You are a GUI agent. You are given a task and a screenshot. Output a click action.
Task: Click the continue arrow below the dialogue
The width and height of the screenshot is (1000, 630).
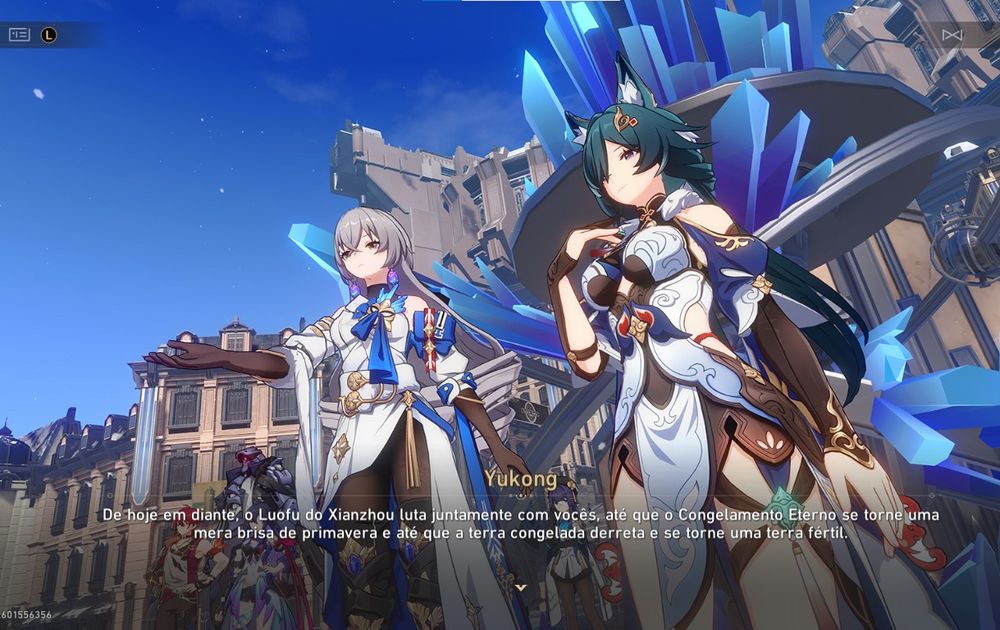click(519, 589)
